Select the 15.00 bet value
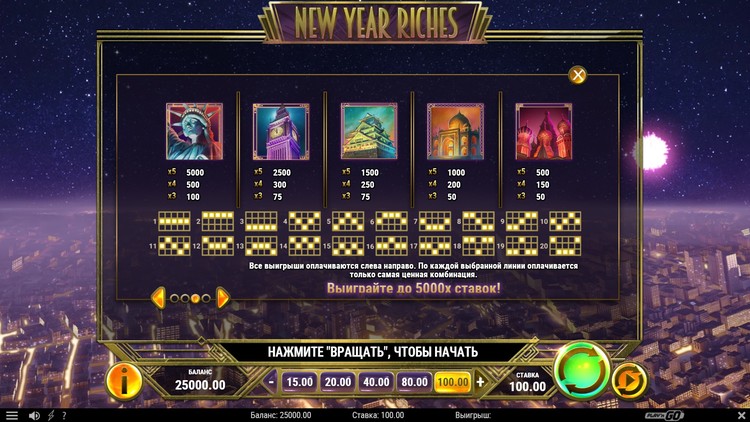This screenshot has width=750, height=422. [x=299, y=381]
